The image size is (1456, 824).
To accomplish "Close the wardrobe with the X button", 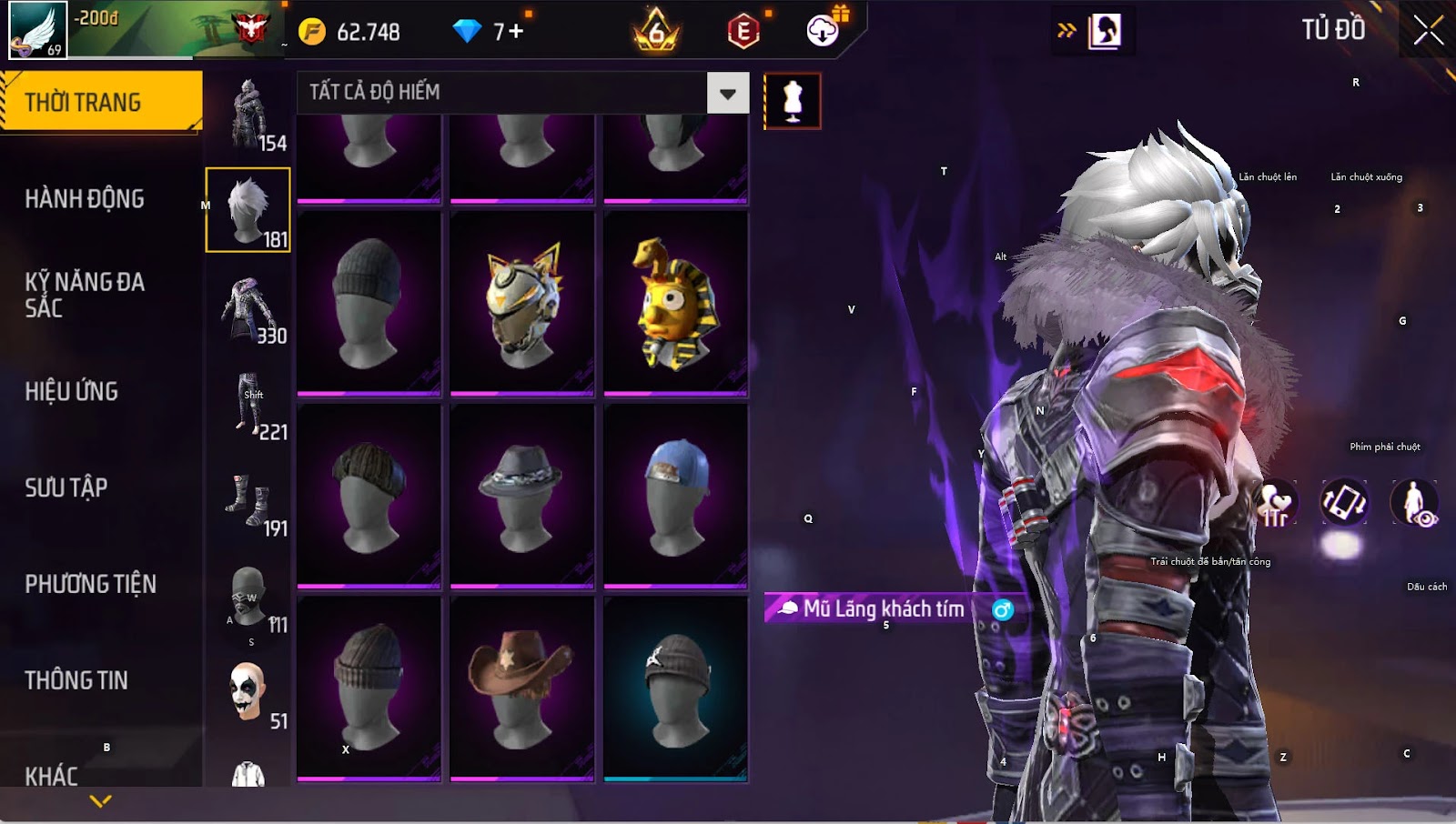I will point(1428,31).
